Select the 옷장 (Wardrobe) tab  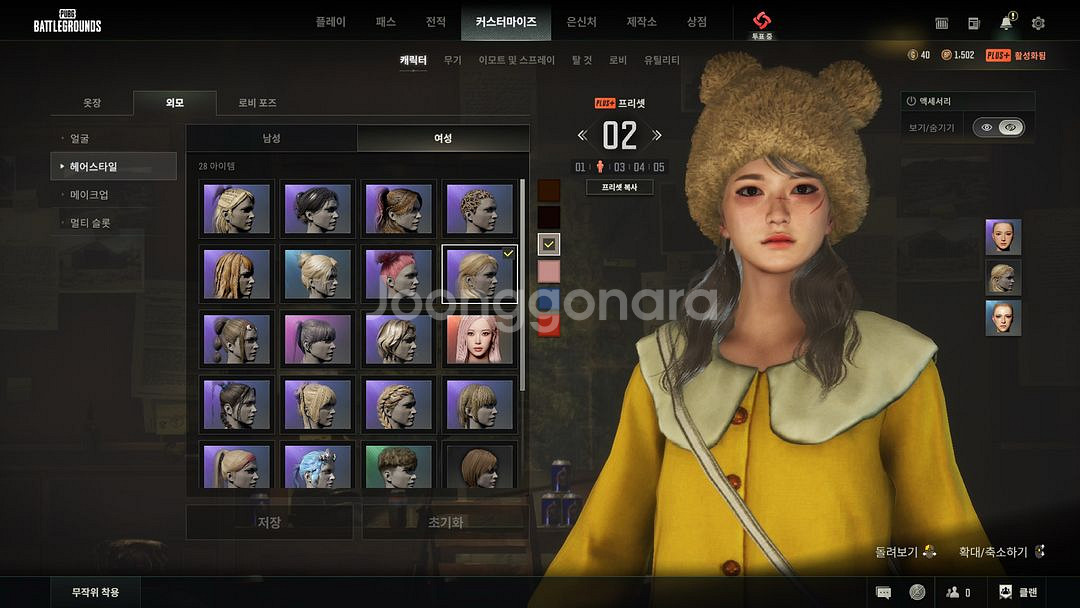click(92, 103)
